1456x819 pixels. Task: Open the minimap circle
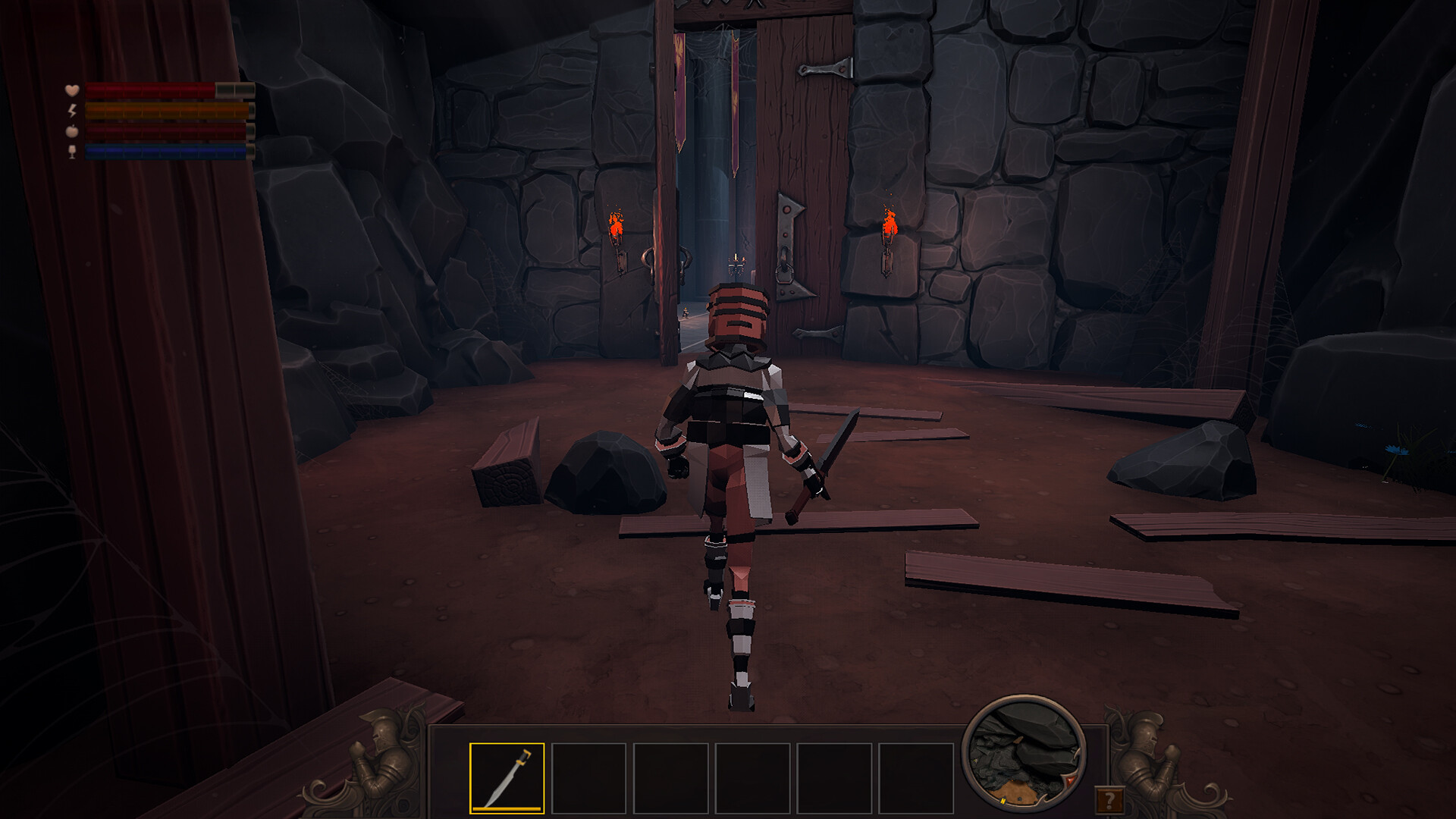[1022, 762]
